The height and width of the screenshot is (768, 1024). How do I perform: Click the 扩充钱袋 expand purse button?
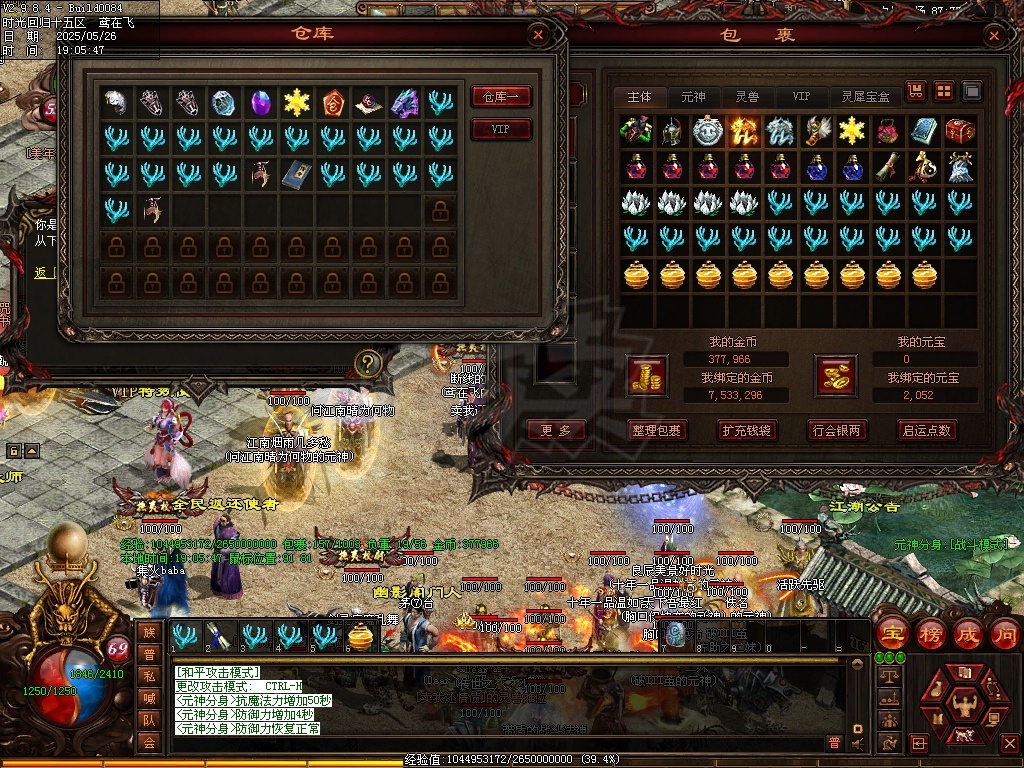coord(747,430)
